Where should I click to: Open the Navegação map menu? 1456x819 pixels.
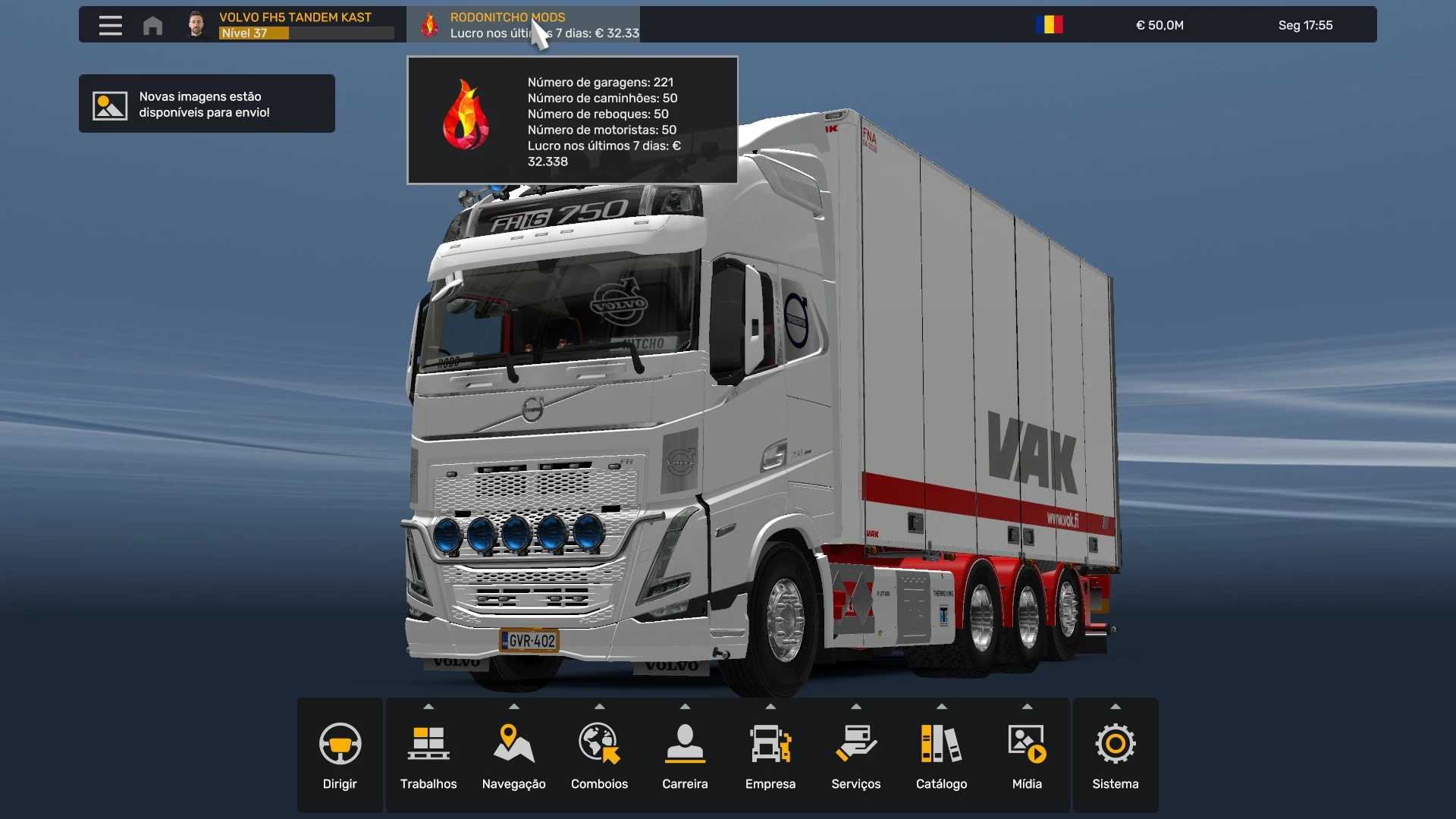click(513, 755)
